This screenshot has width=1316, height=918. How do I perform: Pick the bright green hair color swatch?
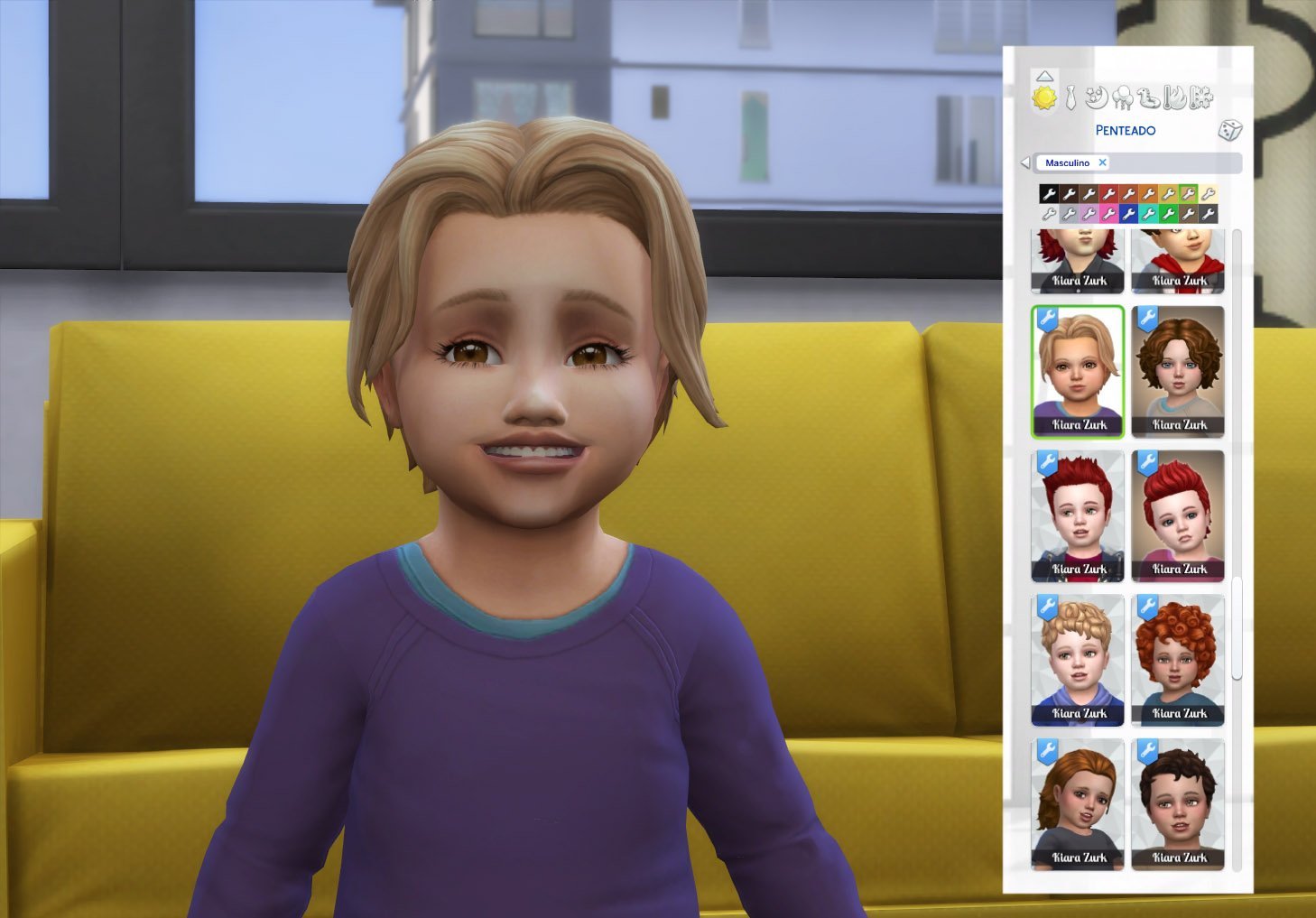pos(1169,214)
